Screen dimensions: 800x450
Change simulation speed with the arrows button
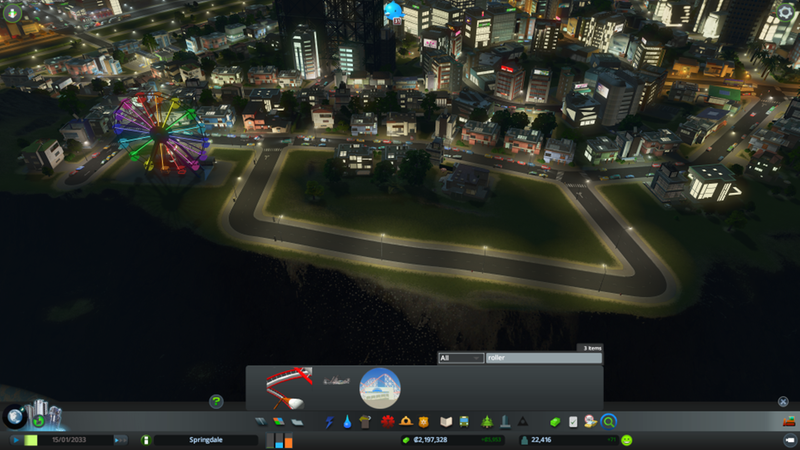click(121, 439)
